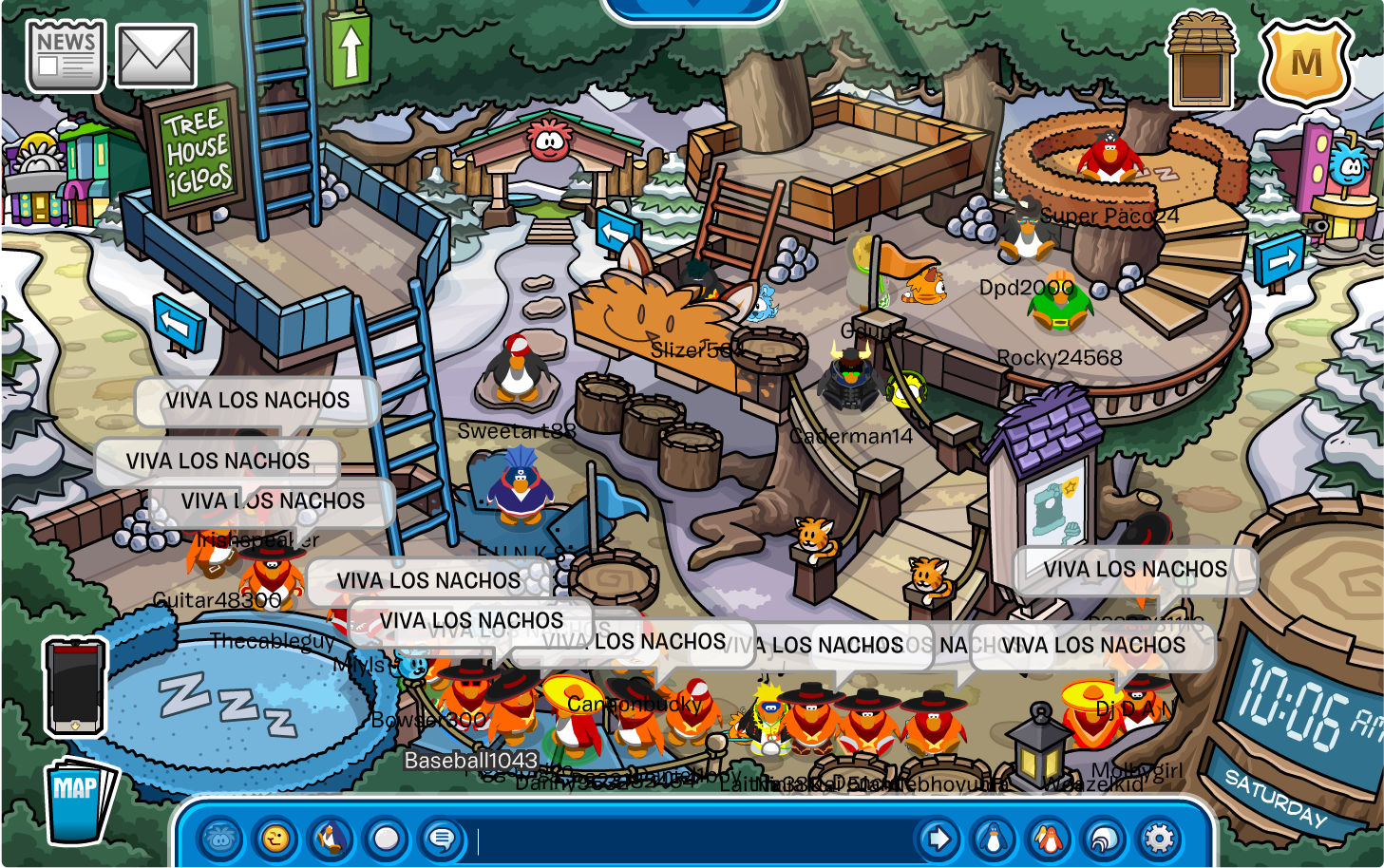Open your blue penguin player card
This screenshot has height=868, width=1384.
point(994,840)
